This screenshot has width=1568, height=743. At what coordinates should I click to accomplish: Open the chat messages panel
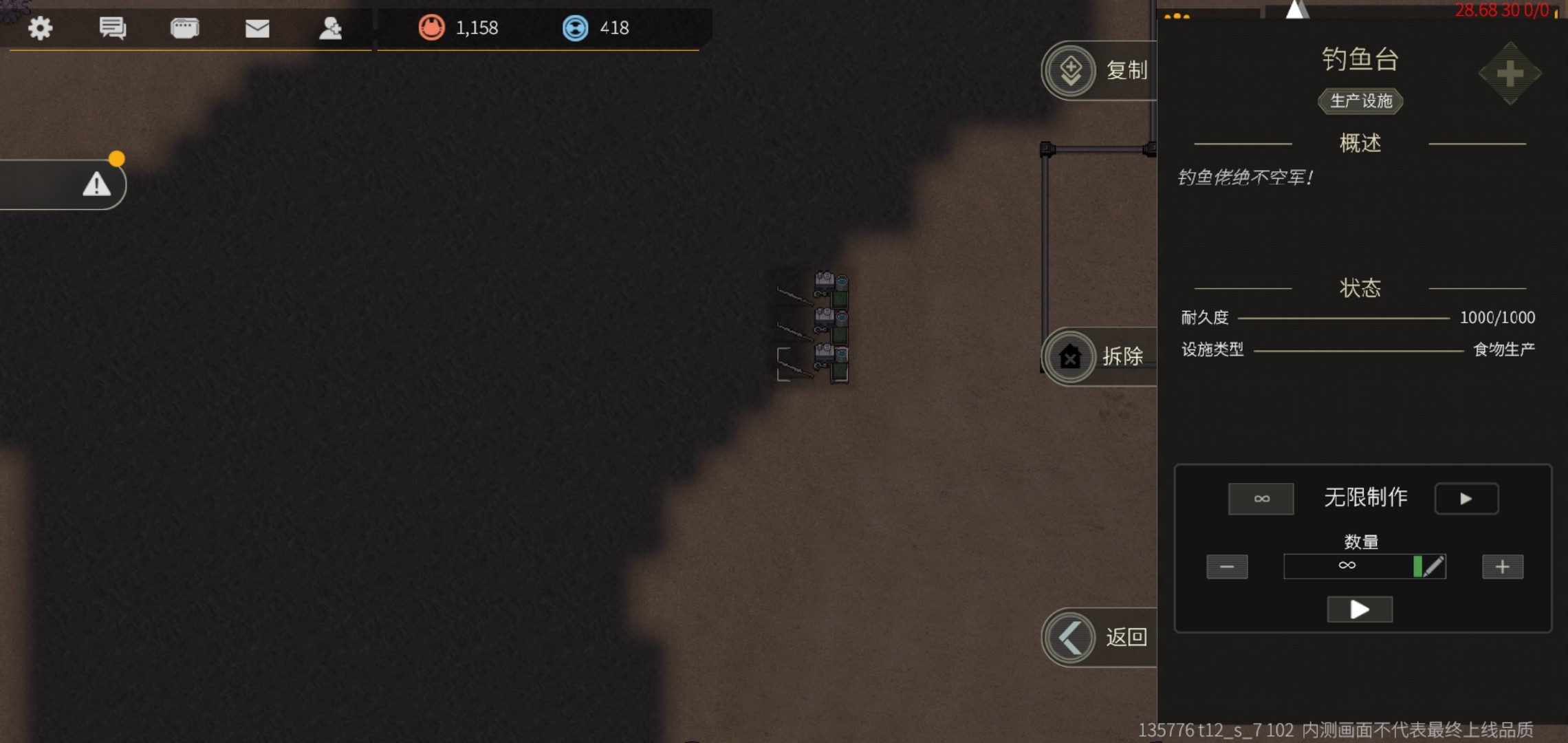click(x=112, y=28)
